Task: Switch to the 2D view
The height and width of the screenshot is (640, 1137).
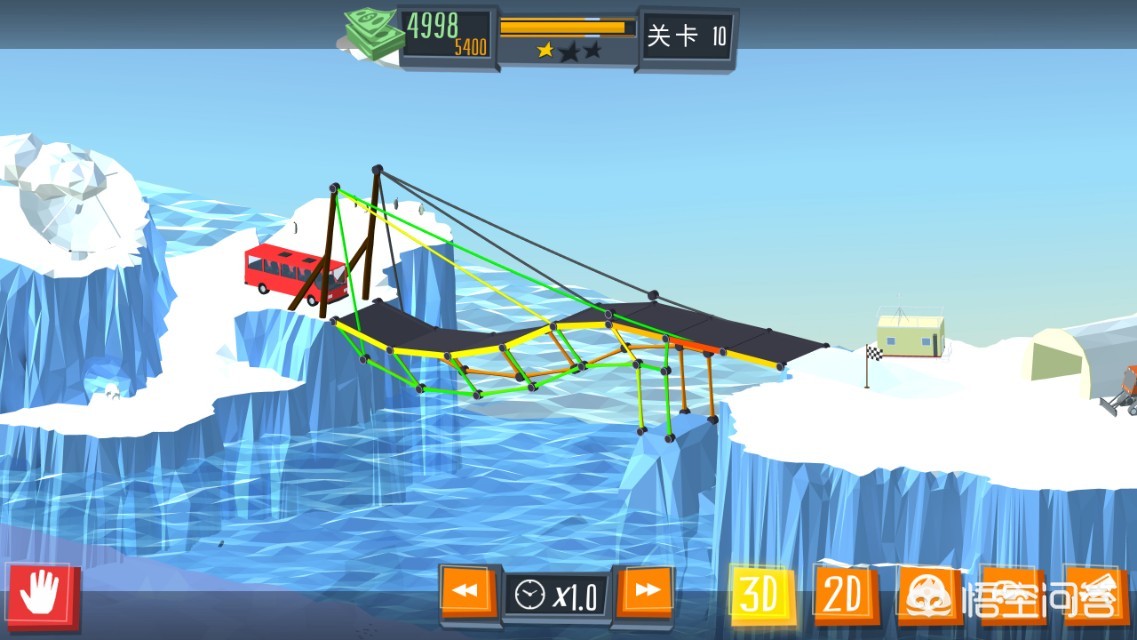Action: 843,595
